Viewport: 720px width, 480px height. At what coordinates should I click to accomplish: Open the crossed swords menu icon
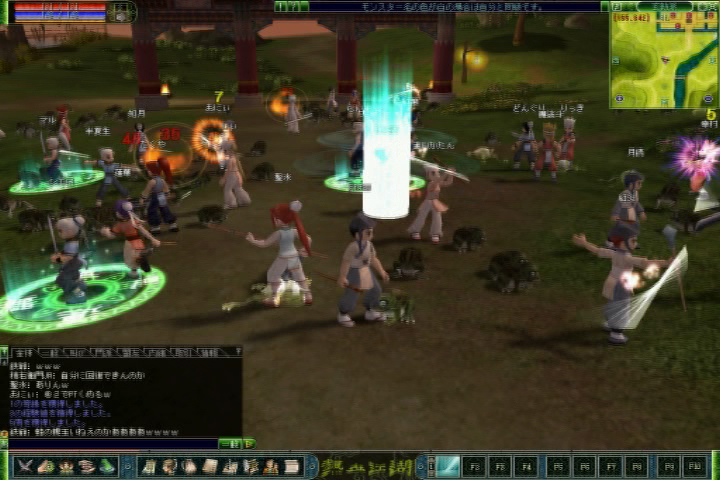pyautogui.click(x=24, y=466)
